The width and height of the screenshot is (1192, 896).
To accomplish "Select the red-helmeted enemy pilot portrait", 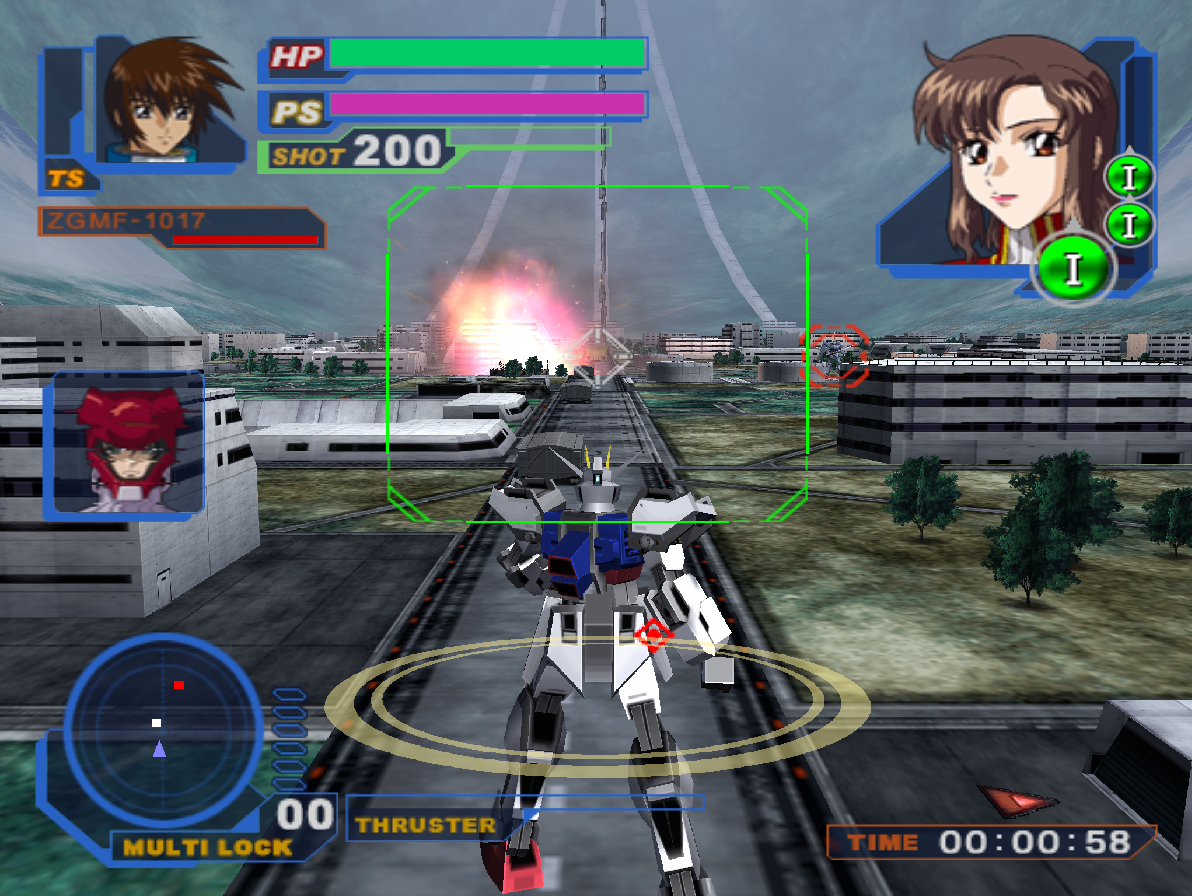I will pos(128,443).
